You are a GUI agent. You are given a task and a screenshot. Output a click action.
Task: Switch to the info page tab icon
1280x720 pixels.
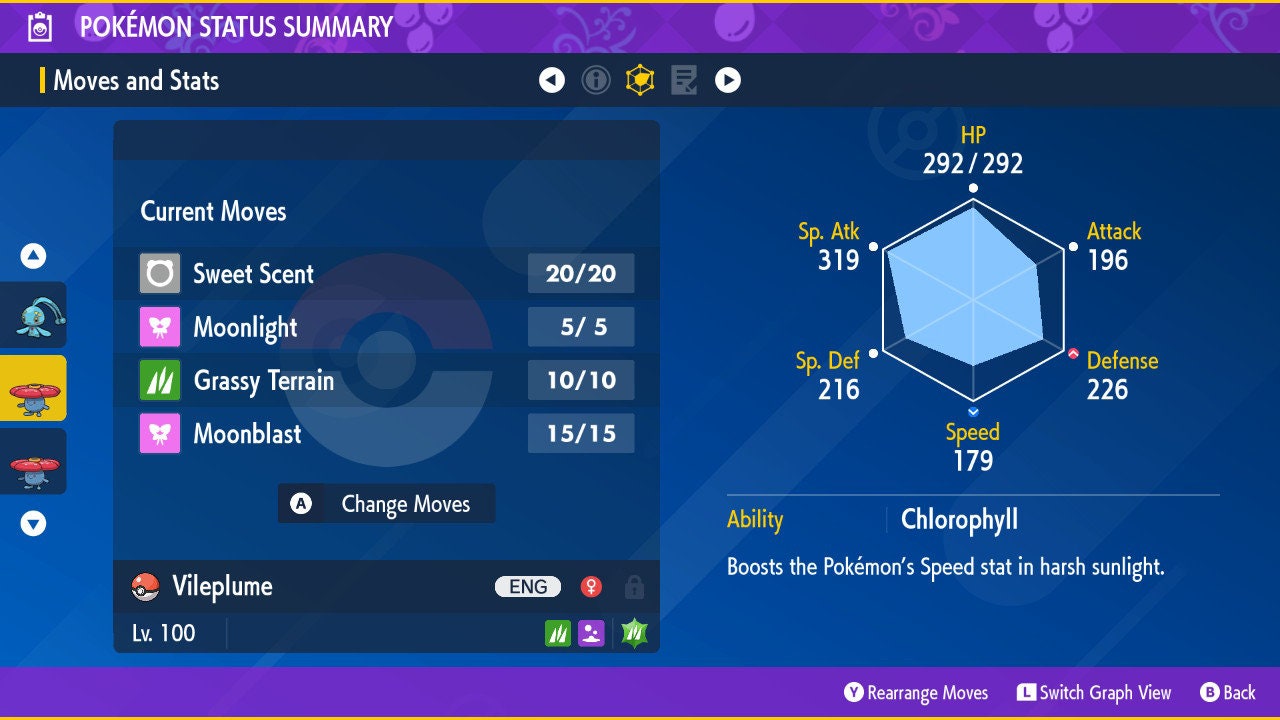596,80
